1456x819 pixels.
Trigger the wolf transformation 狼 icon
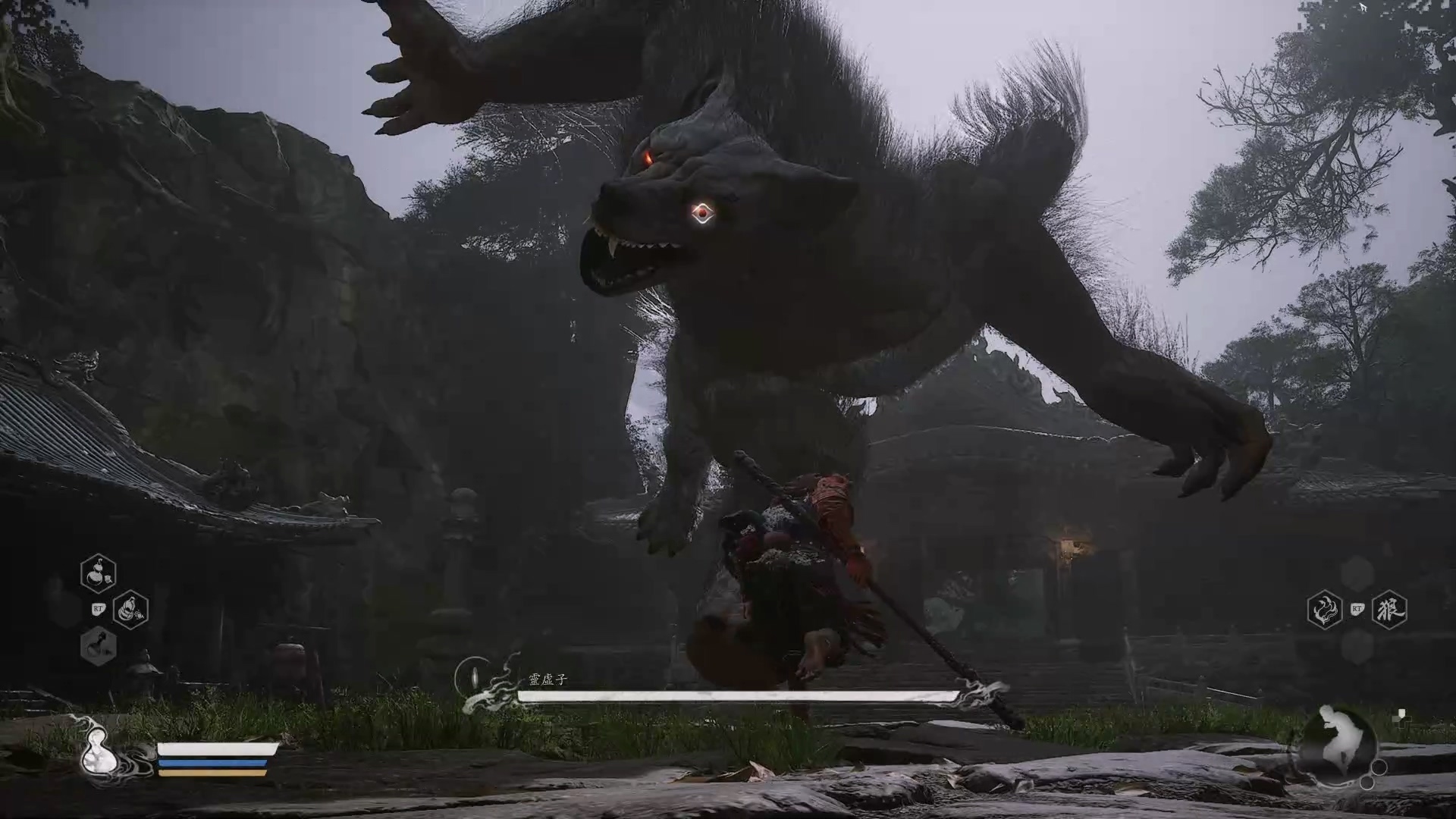click(1389, 609)
